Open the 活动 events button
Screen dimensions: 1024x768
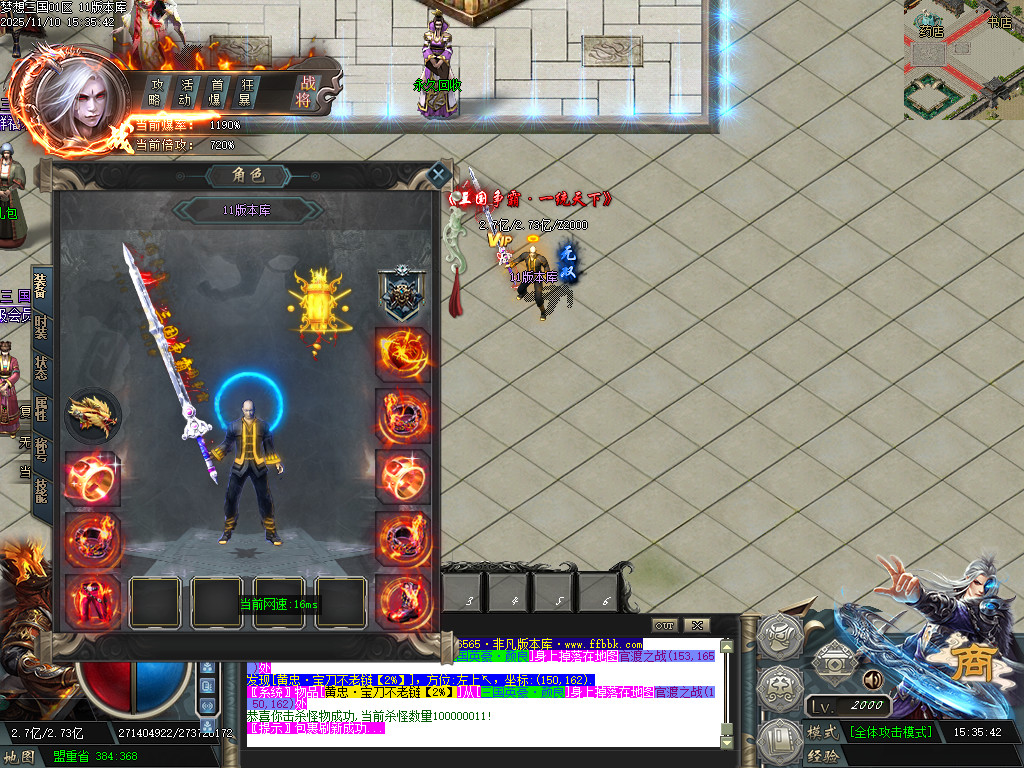(x=185, y=92)
